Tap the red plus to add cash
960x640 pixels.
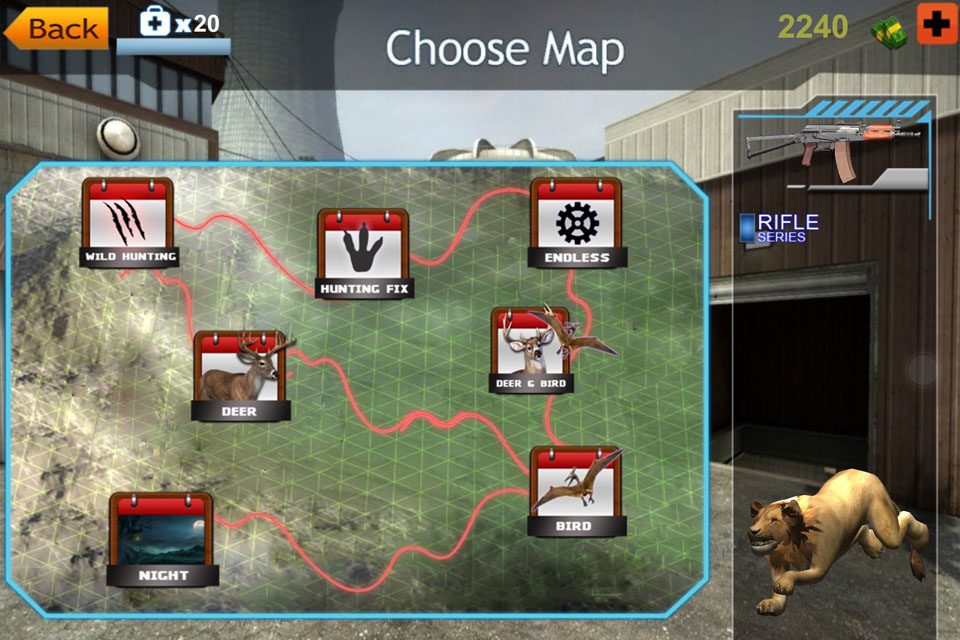click(936, 25)
